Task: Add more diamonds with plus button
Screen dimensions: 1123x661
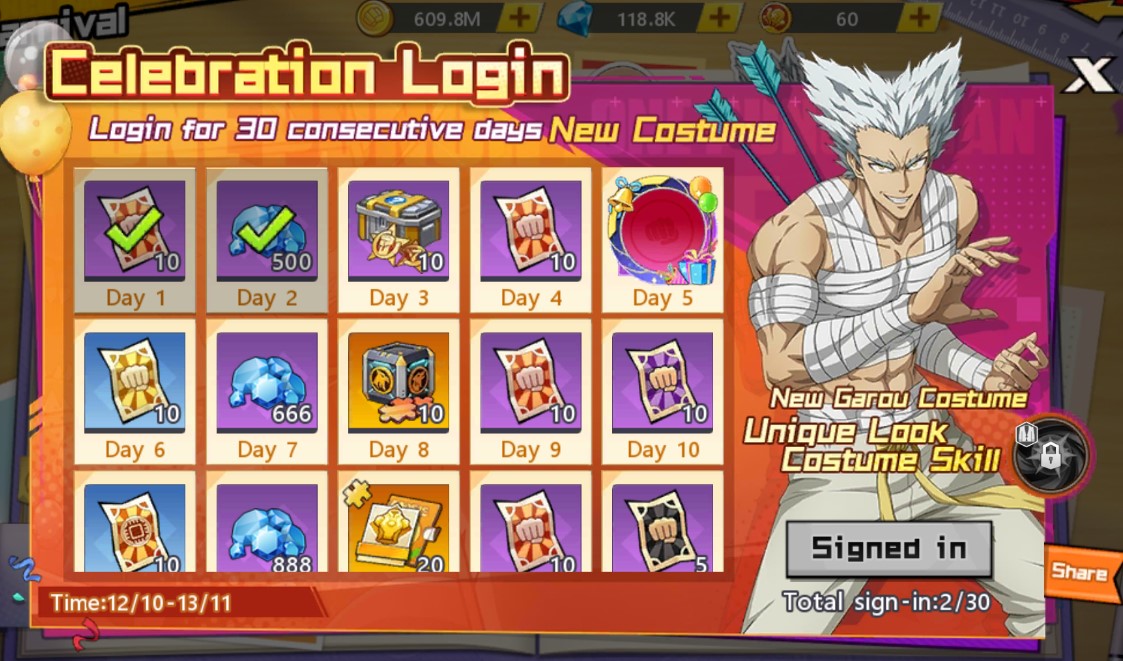Action: click(x=718, y=17)
